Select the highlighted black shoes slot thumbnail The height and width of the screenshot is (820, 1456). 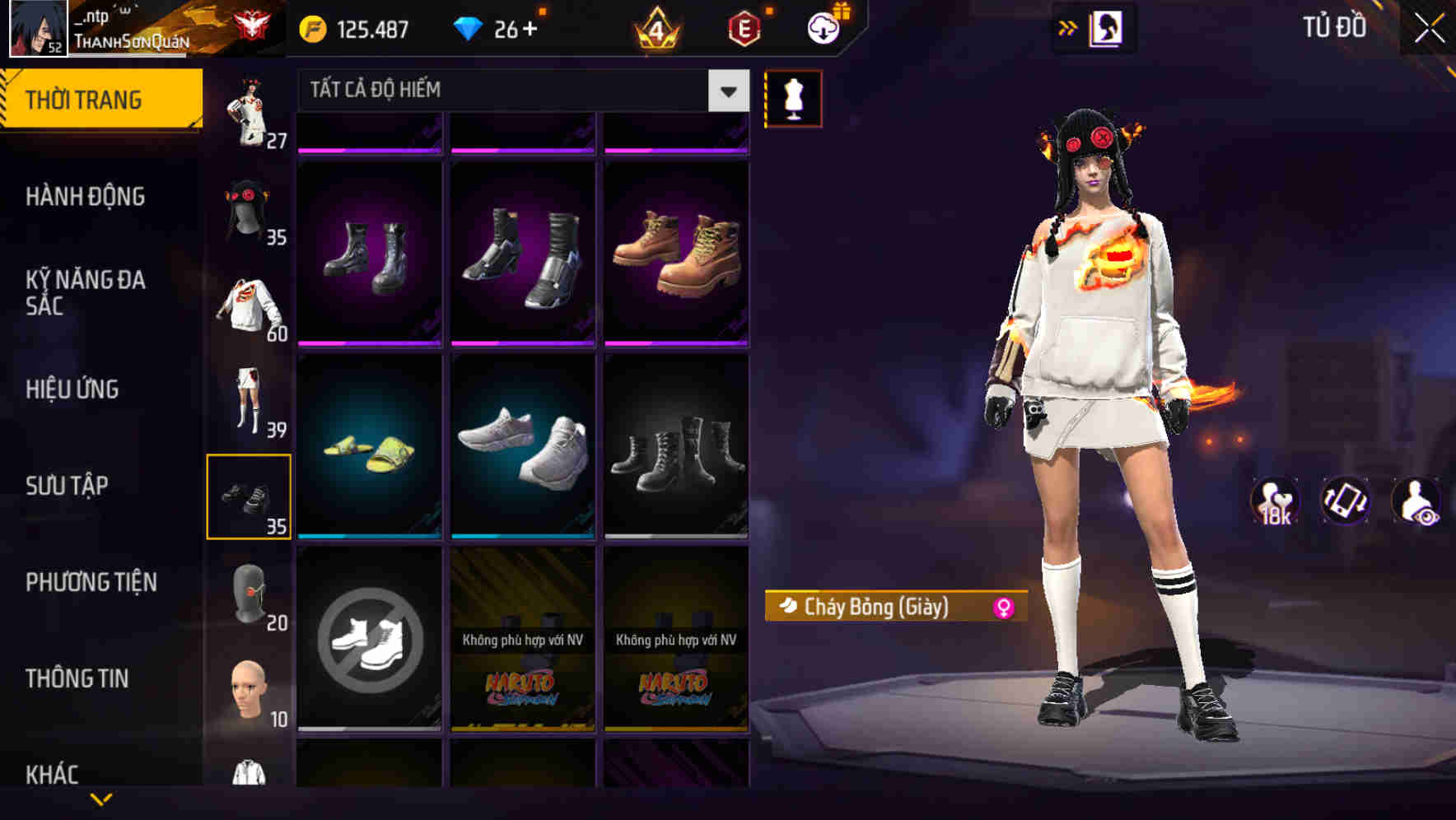250,494
